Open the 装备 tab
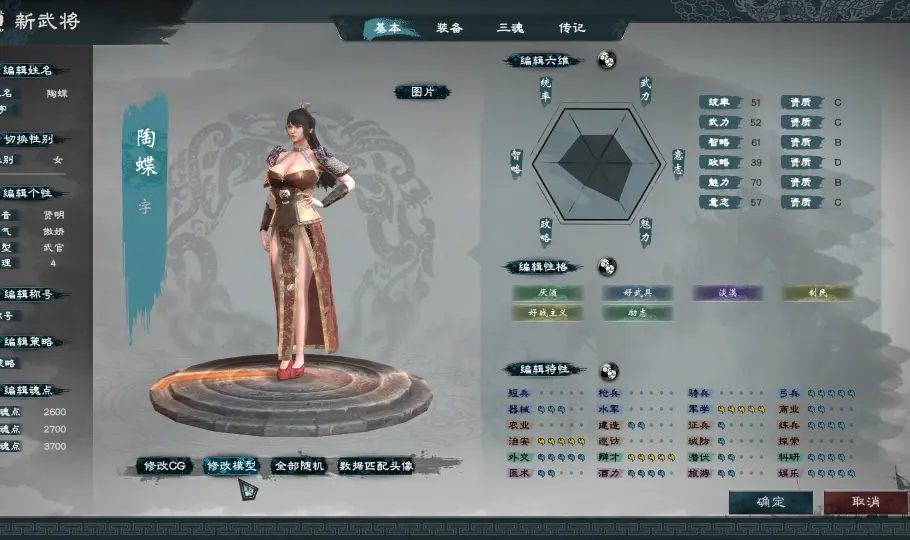Screen dimensions: 910x540 point(450,28)
